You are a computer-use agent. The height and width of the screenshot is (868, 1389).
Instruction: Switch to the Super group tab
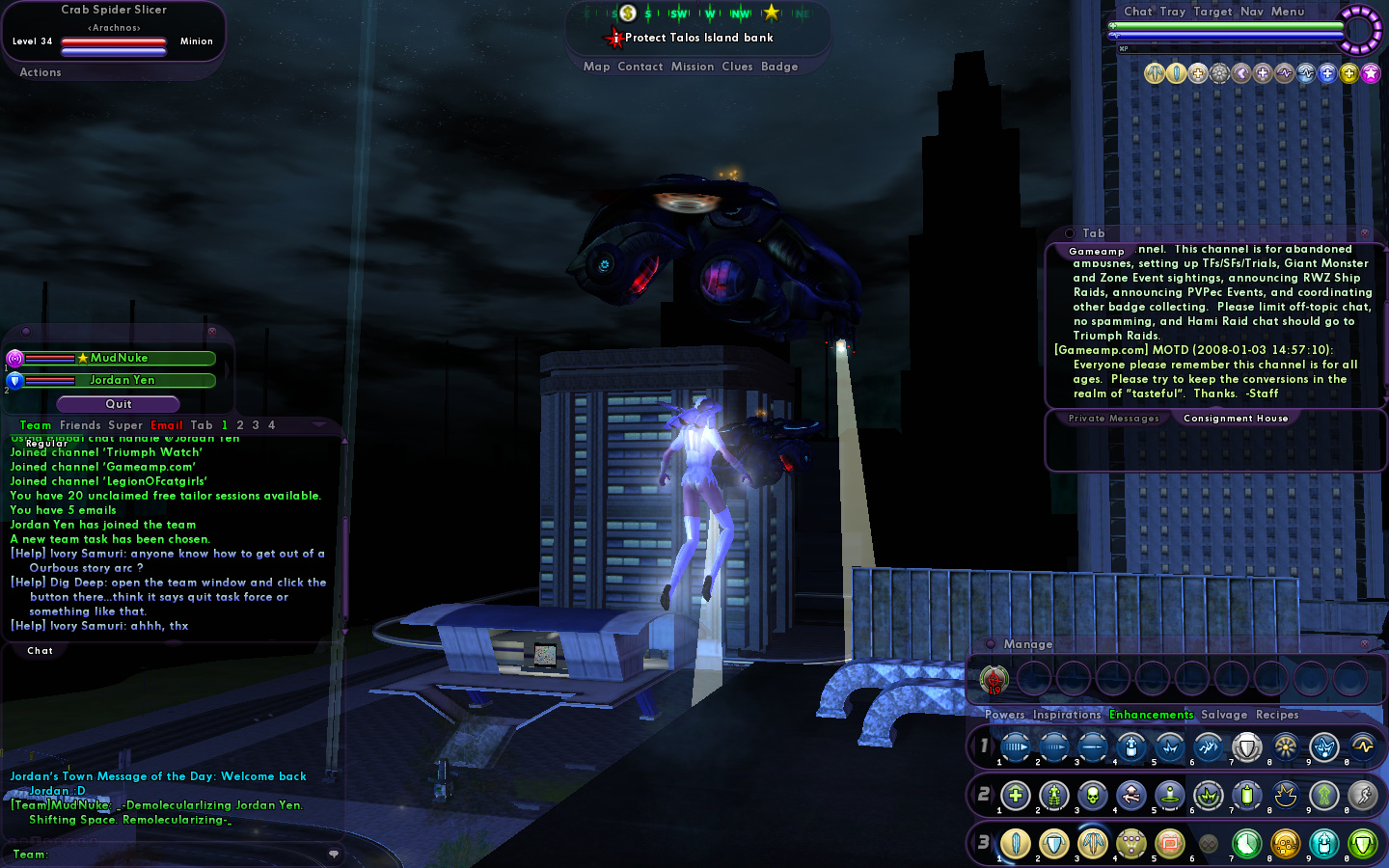click(x=125, y=425)
